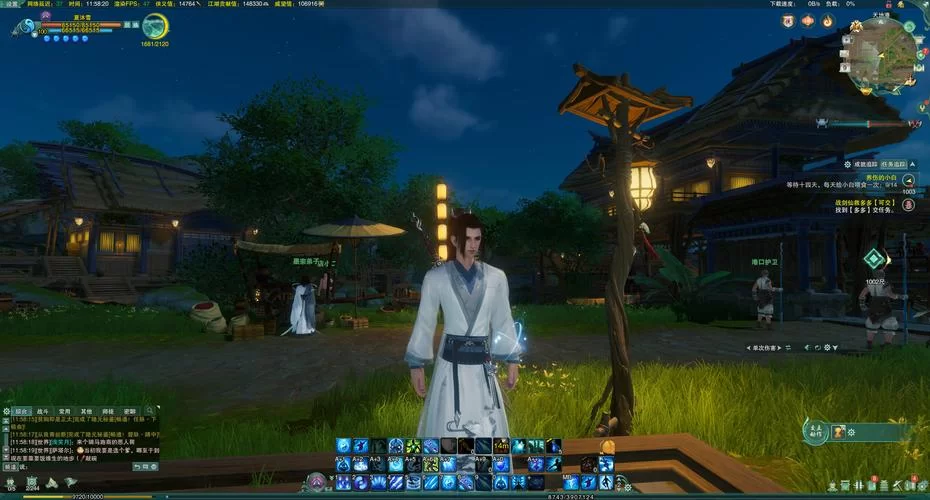Switch to the 任务追踪 quest tracker tab
Image resolution: width=930 pixels, height=500 pixels.
(x=893, y=163)
